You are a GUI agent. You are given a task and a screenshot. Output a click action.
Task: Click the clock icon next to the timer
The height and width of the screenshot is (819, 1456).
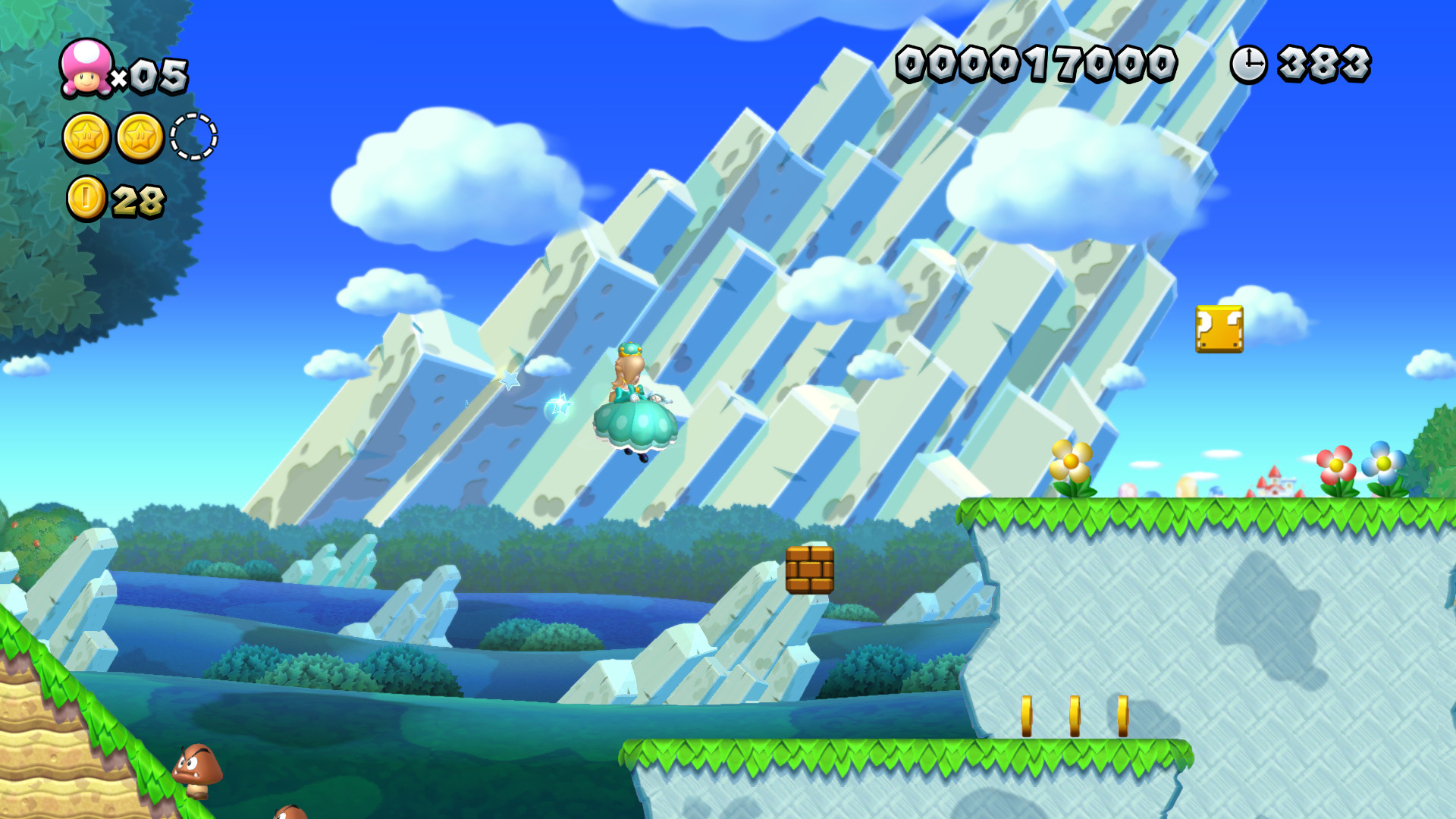click(1248, 64)
